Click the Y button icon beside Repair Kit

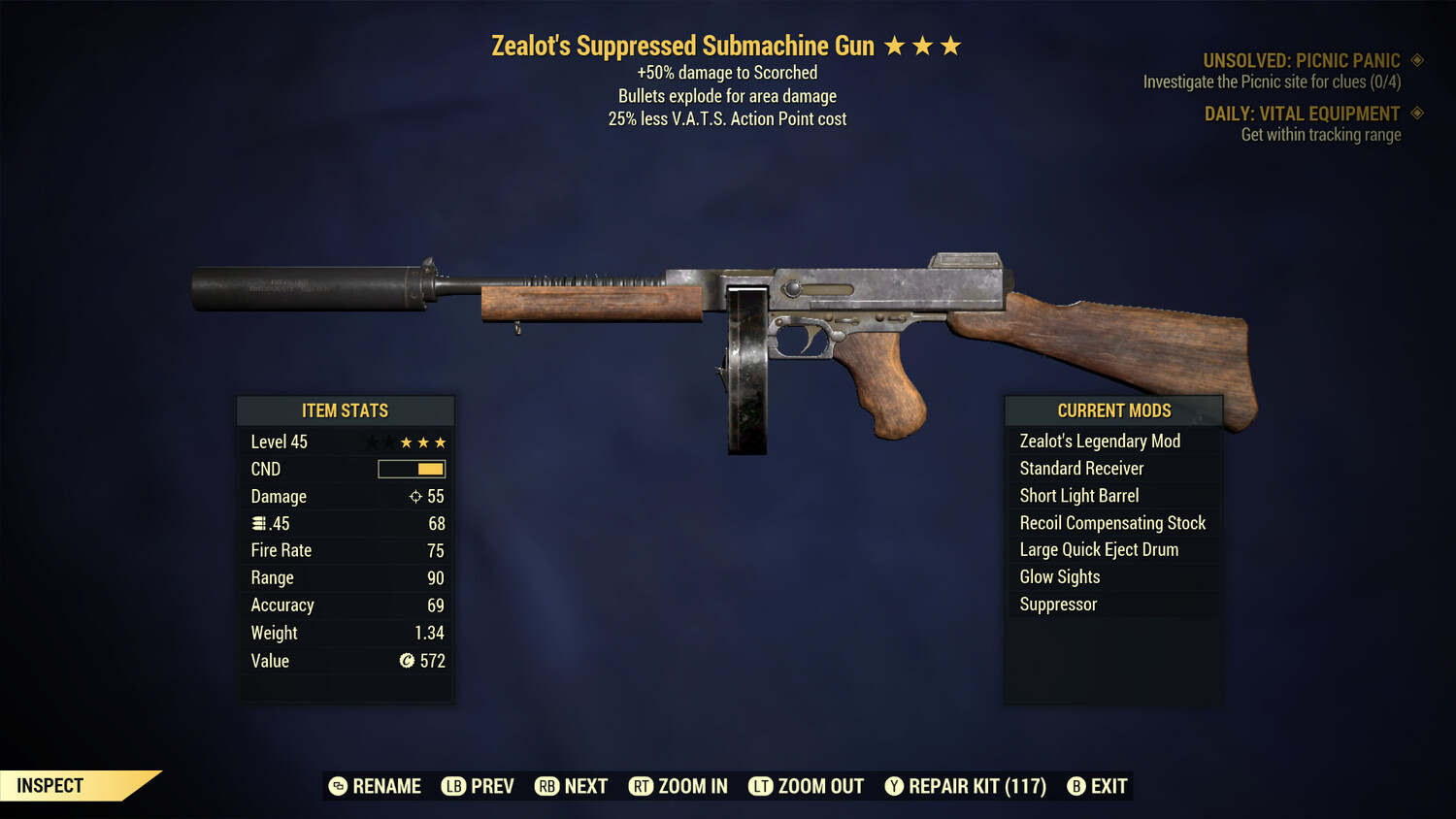pos(894,786)
